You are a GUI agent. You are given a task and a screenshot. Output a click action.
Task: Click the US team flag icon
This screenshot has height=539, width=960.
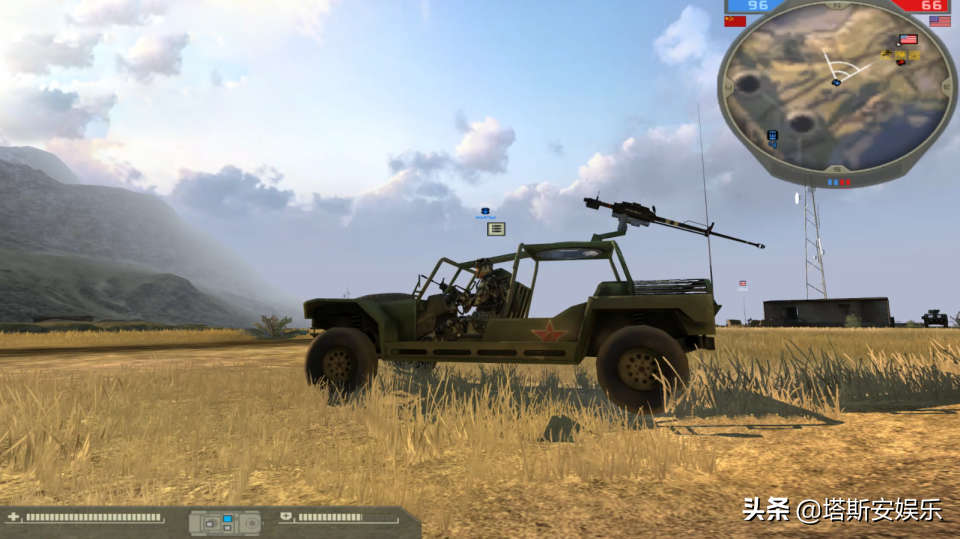[939, 21]
